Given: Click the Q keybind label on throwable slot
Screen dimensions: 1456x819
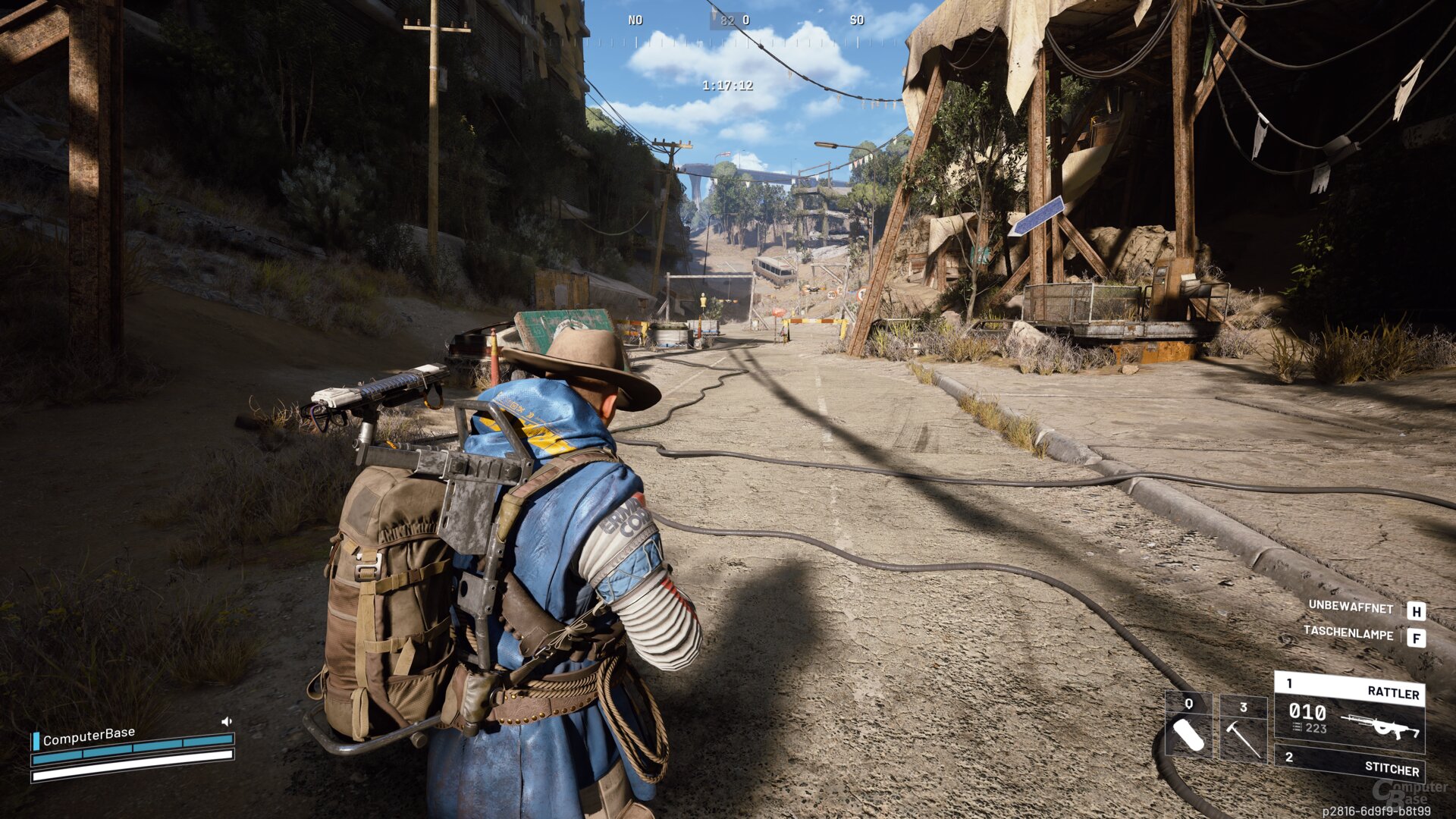Looking at the screenshot, I should 1189,704.
